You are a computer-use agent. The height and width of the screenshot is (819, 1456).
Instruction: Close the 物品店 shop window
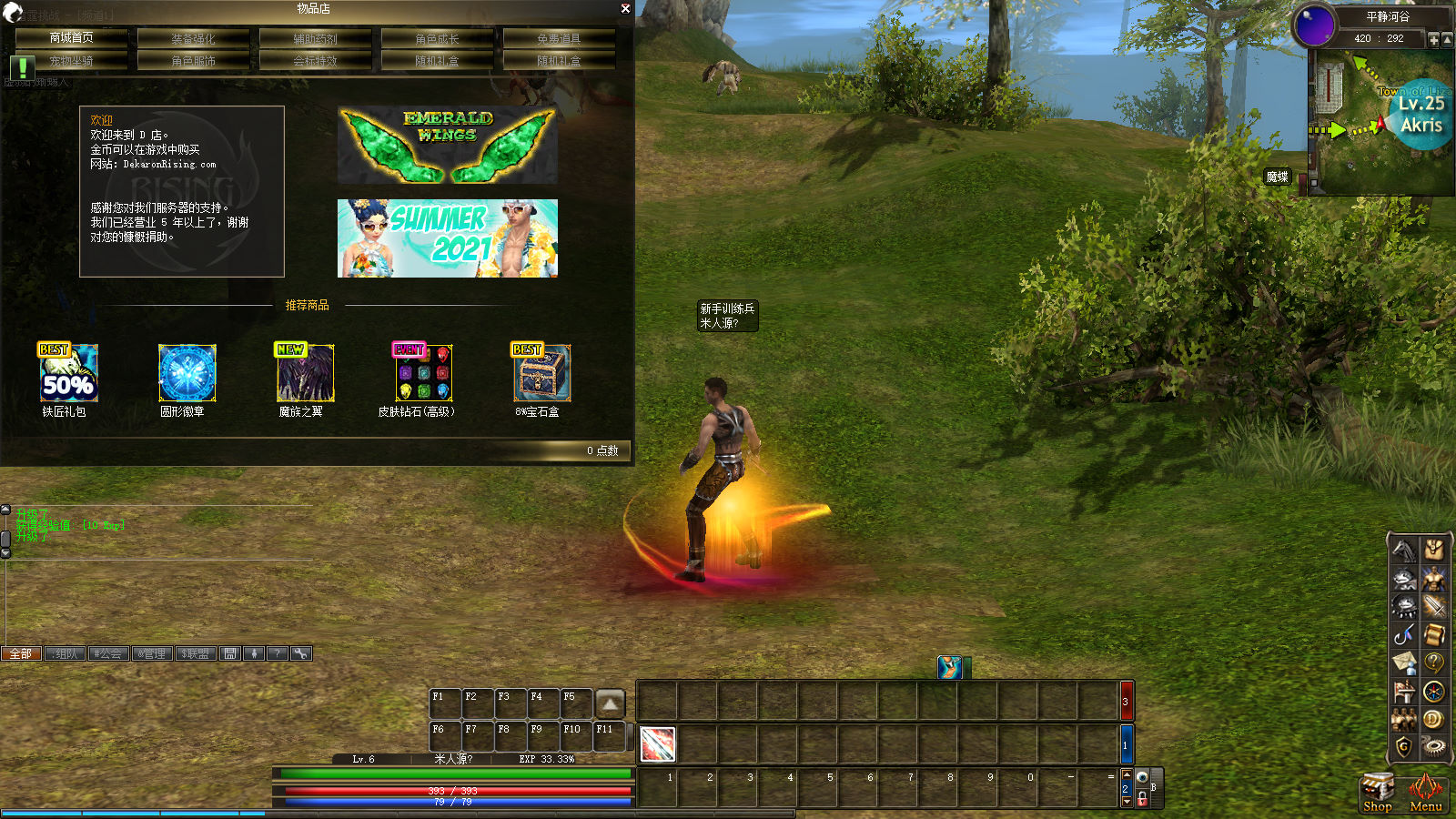point(625,8)
